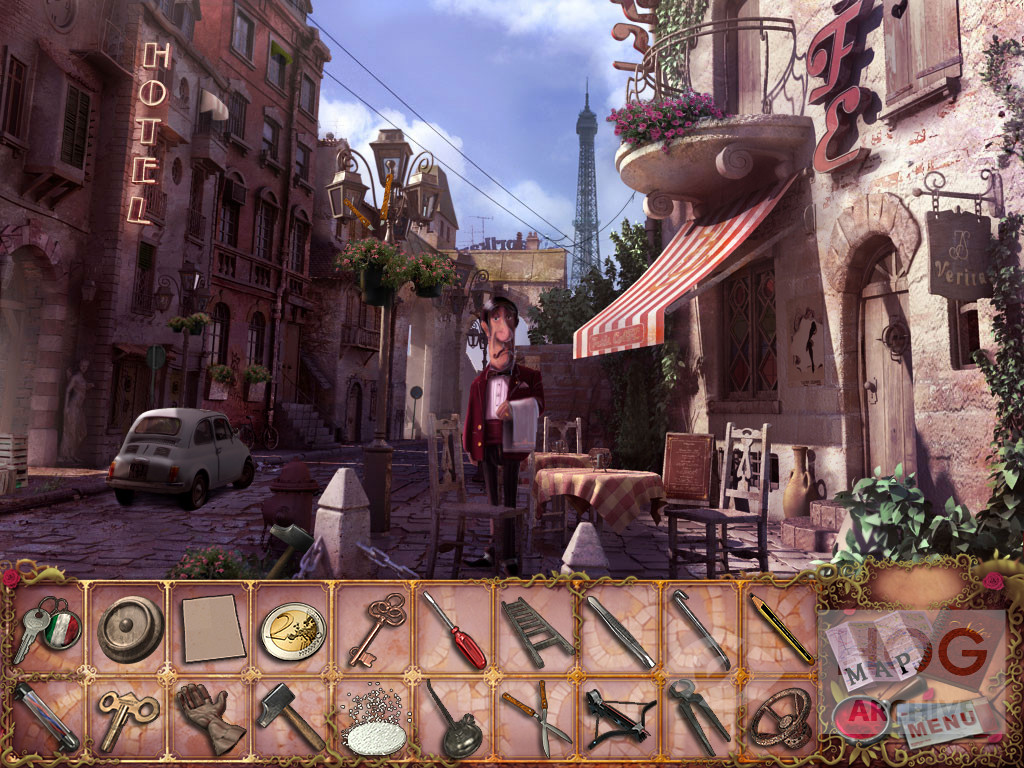Select the car keys with Italian flag keychain

point(46,629)
